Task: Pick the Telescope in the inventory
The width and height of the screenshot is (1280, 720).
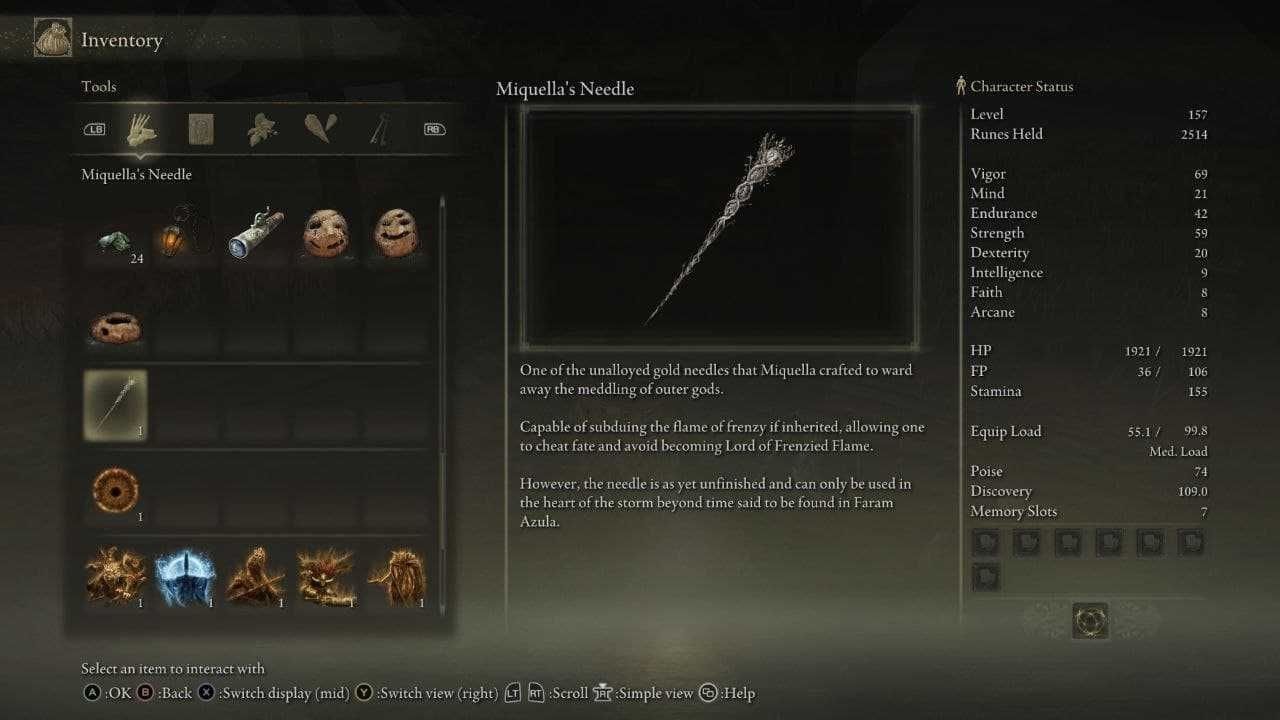Action: coord(255,232)
